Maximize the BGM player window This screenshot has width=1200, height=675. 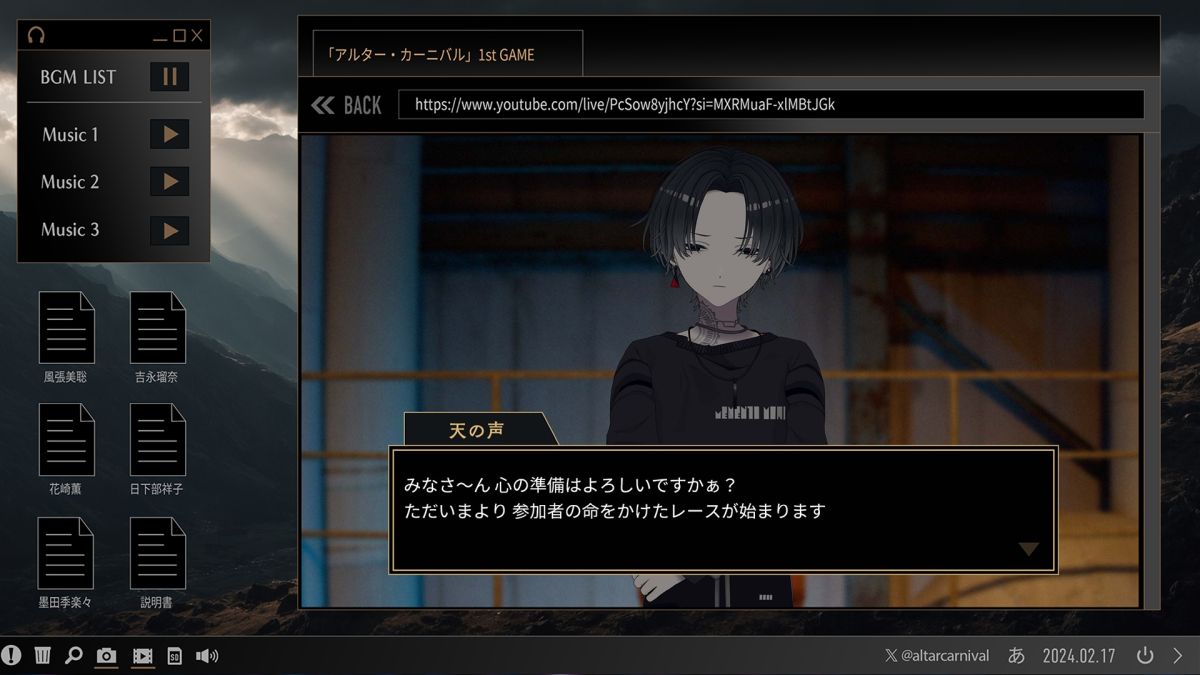pos(179,36)
